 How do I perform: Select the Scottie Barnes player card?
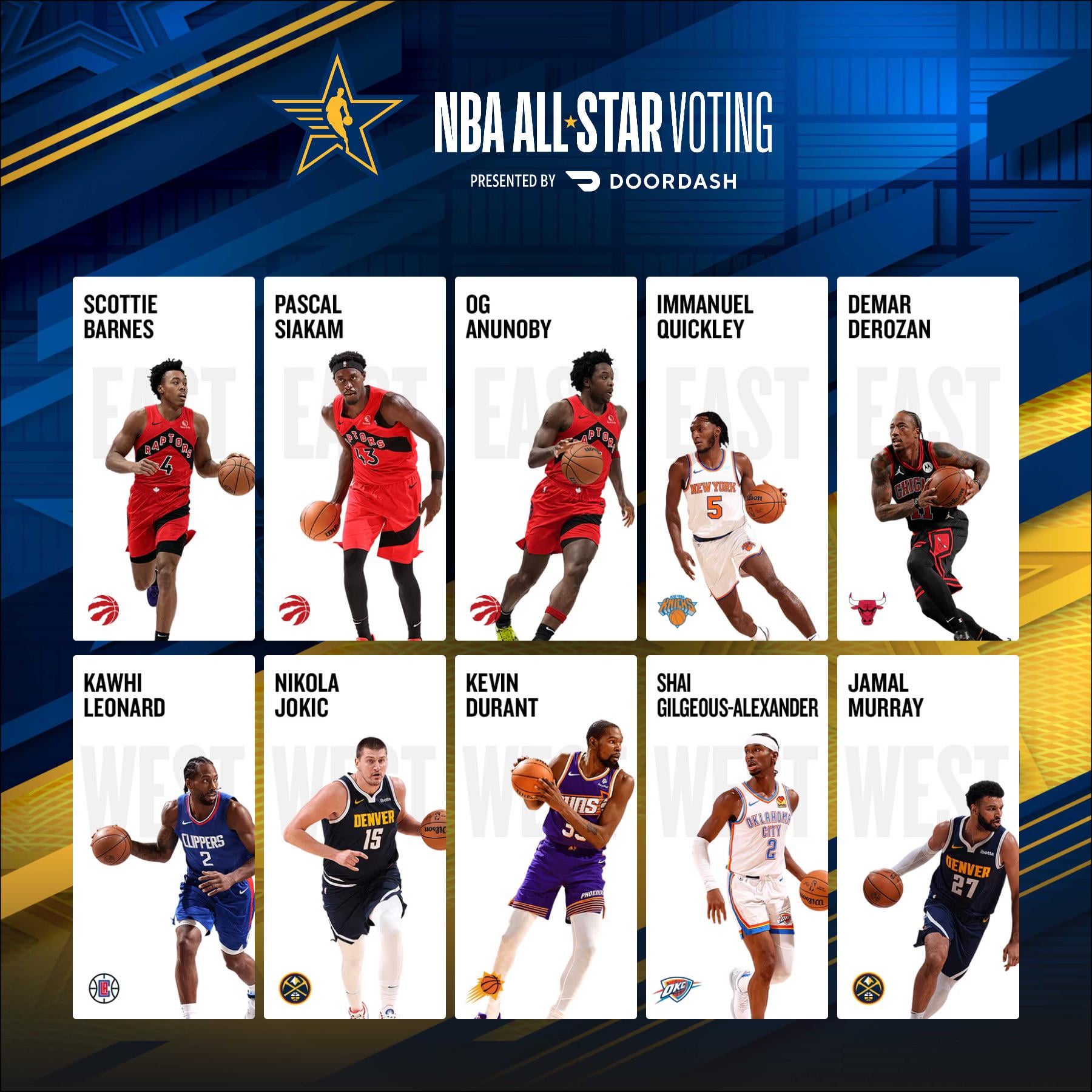163,459
